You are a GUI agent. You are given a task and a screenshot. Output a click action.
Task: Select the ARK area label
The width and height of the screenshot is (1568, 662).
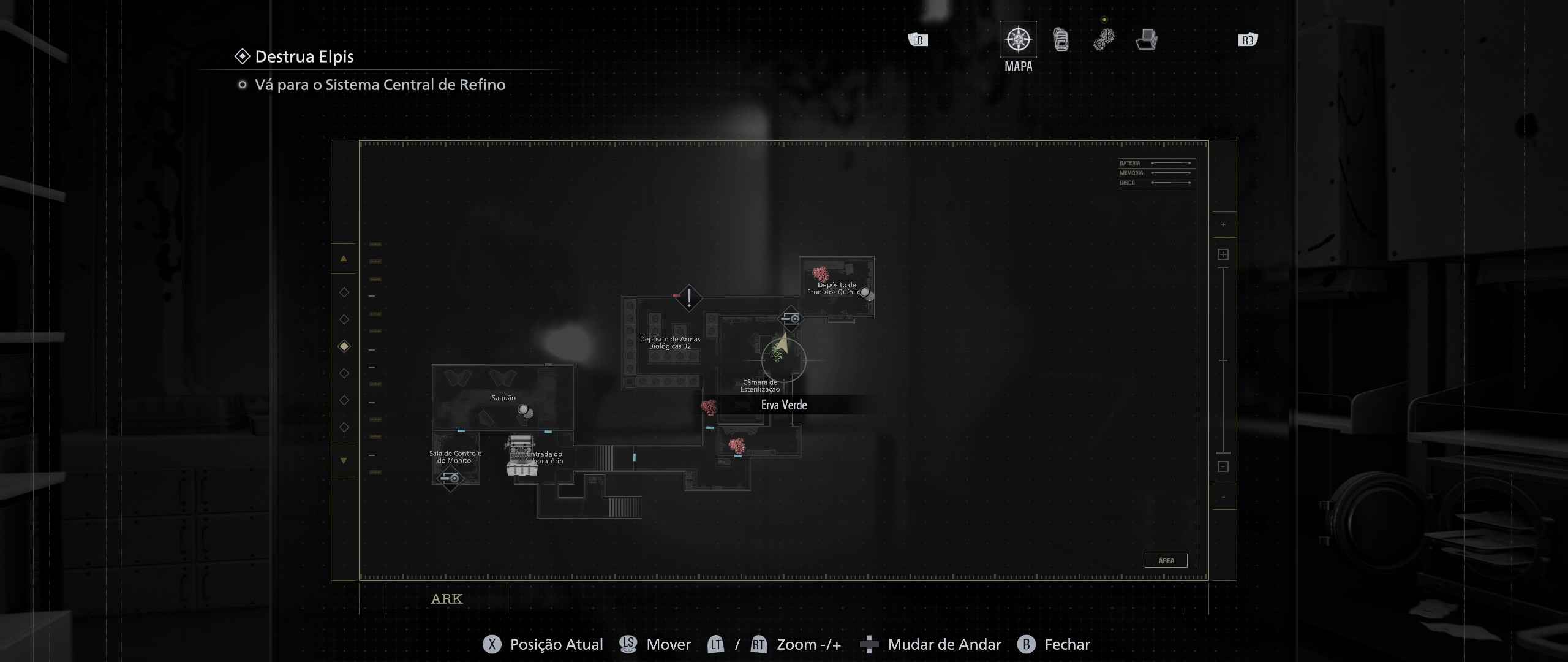point(447,599)
